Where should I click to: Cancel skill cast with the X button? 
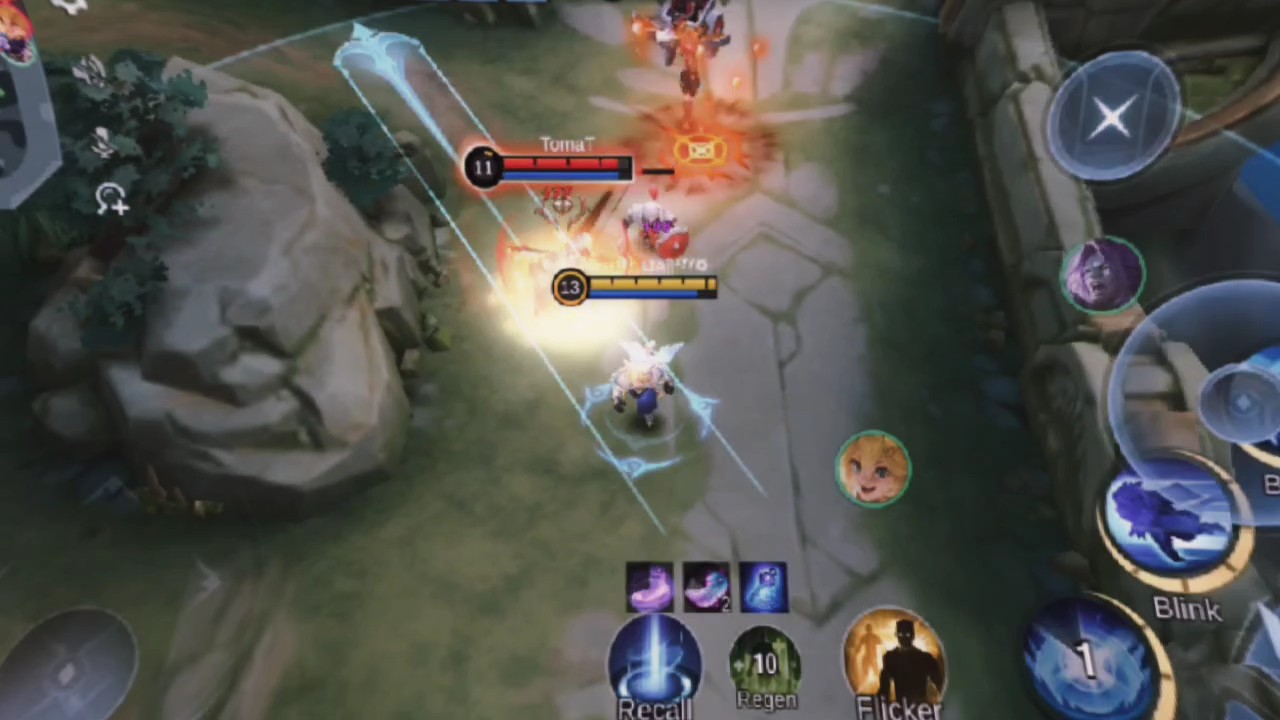[x=1112, y=117]
